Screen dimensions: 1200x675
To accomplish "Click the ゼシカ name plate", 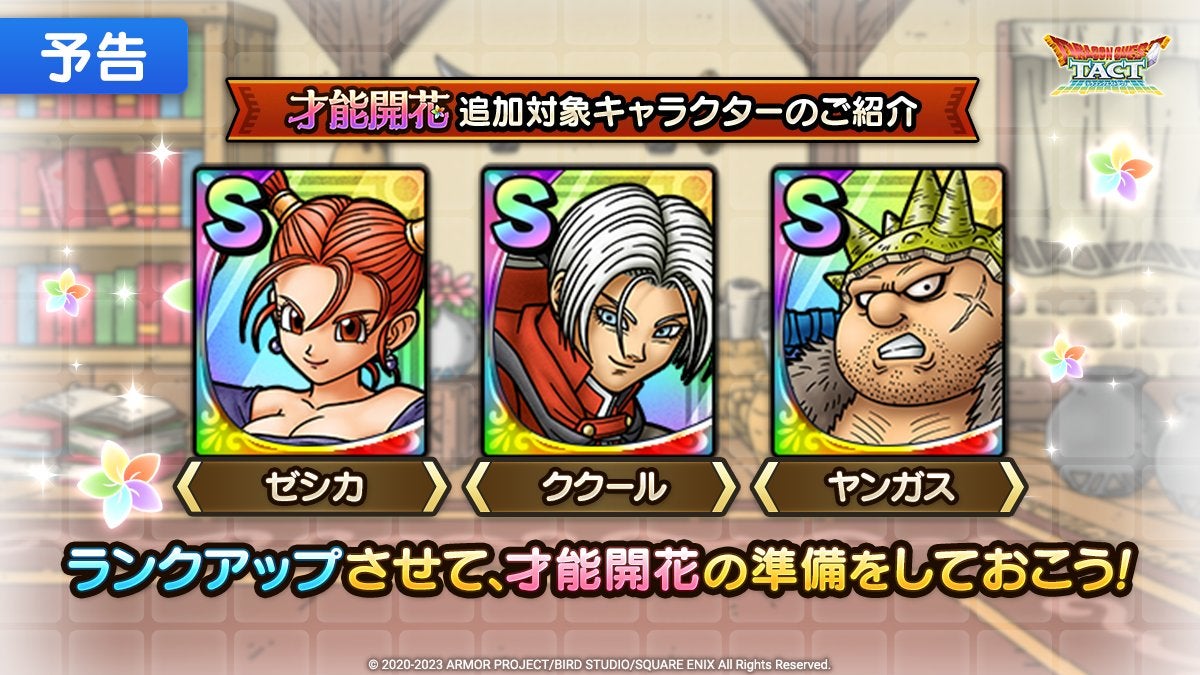I will [311, 489].
